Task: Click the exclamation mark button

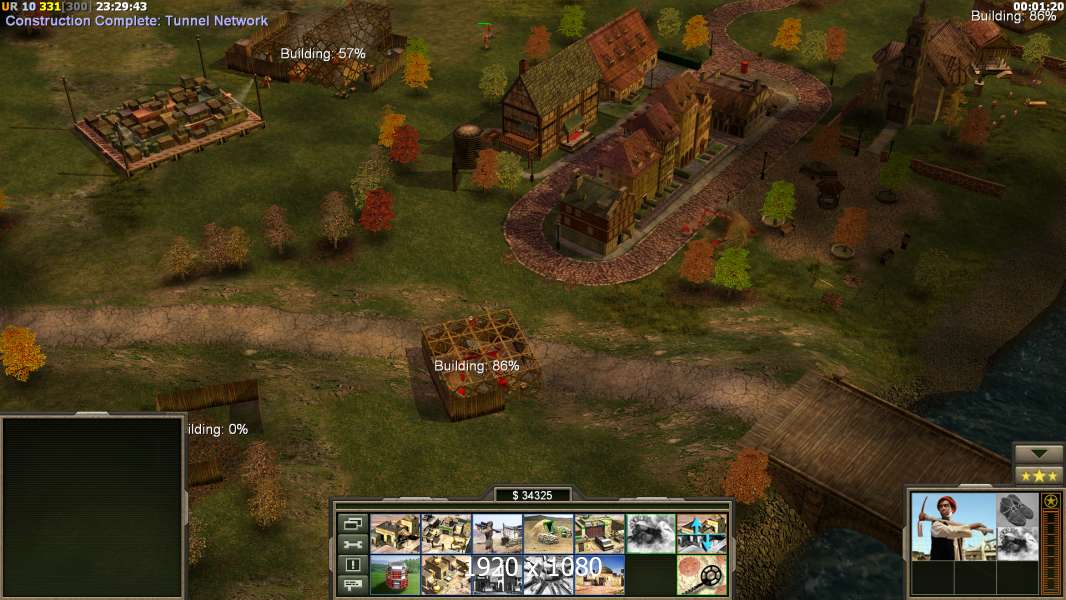Action: pyautogui.click(x=352, y=565)
